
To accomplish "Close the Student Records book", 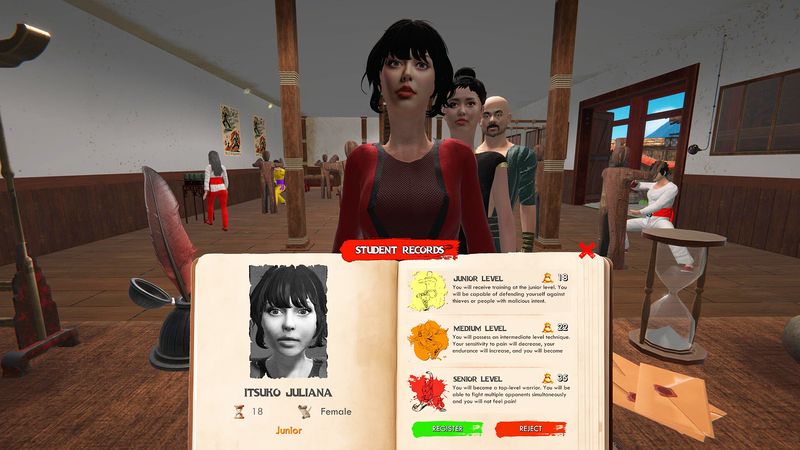I will (586, 250).
